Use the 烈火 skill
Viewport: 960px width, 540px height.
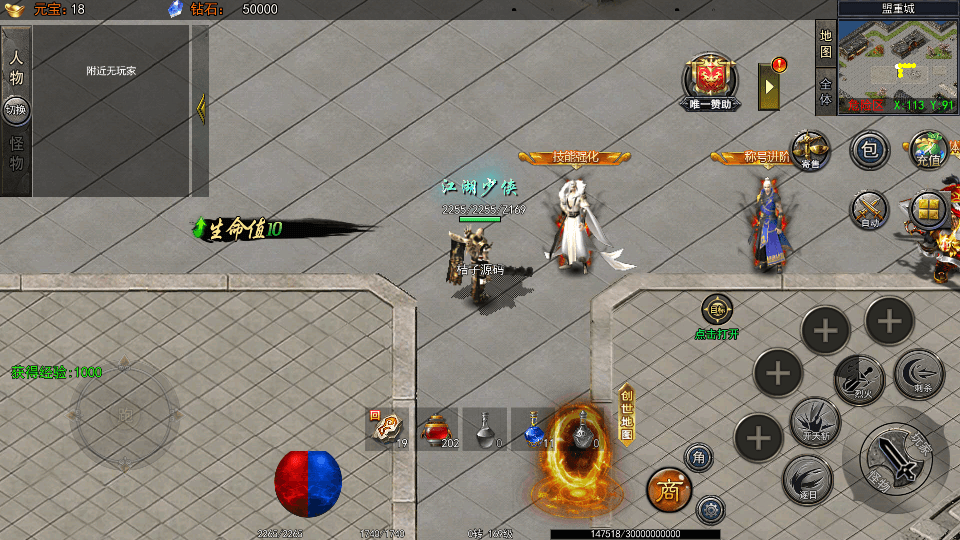[859, 376]
